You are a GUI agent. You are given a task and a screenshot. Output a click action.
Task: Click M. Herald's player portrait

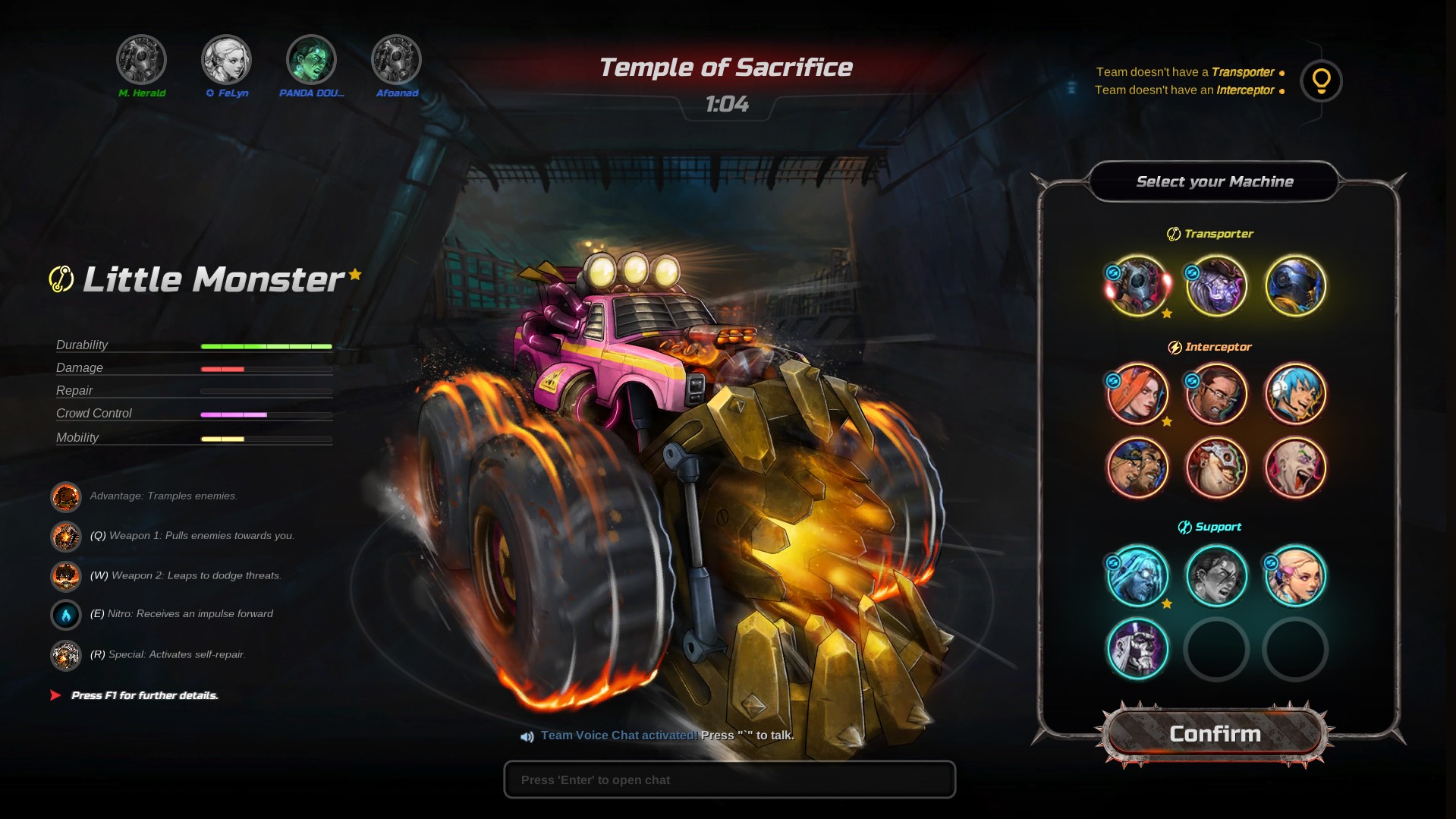(x=141, y=60)
